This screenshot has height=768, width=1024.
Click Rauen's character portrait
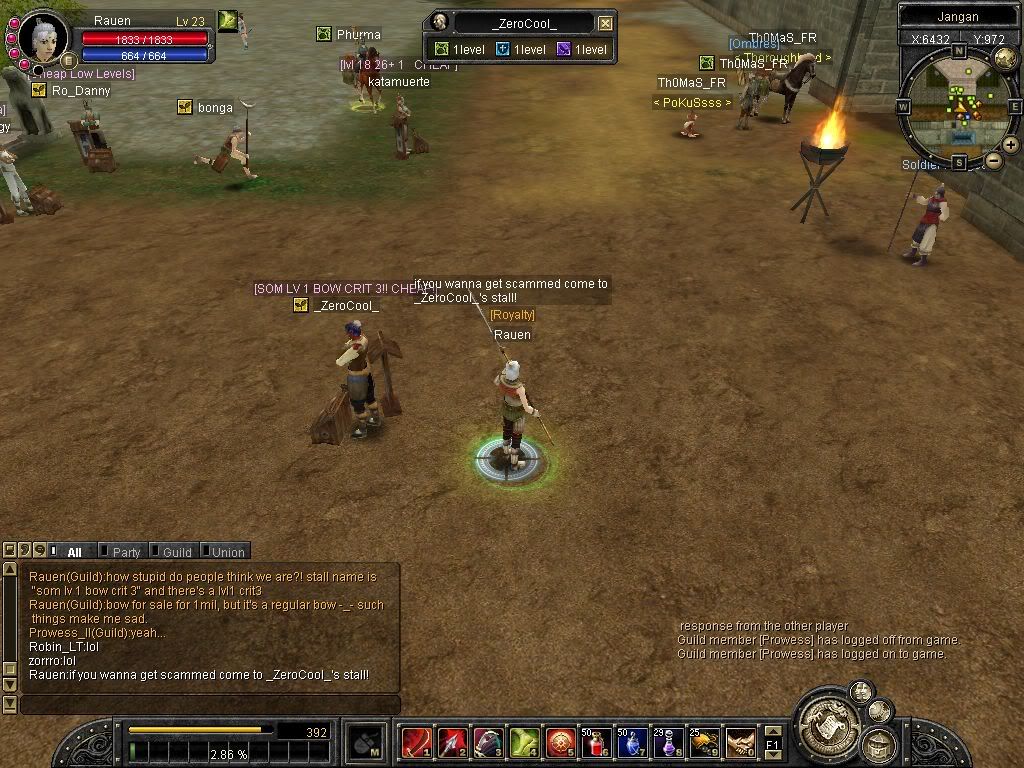coord(44,37)
